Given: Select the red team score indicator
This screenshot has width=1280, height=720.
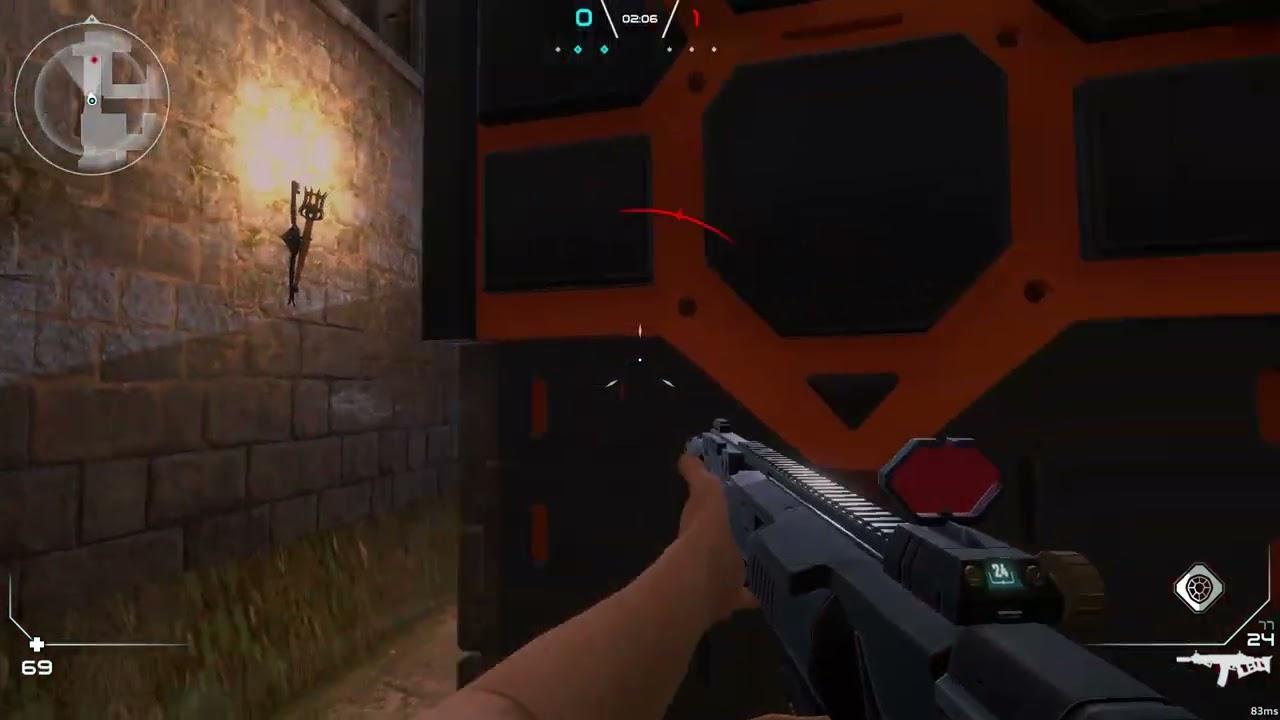Looking at the screenshot, I should (x=695, y=17).
